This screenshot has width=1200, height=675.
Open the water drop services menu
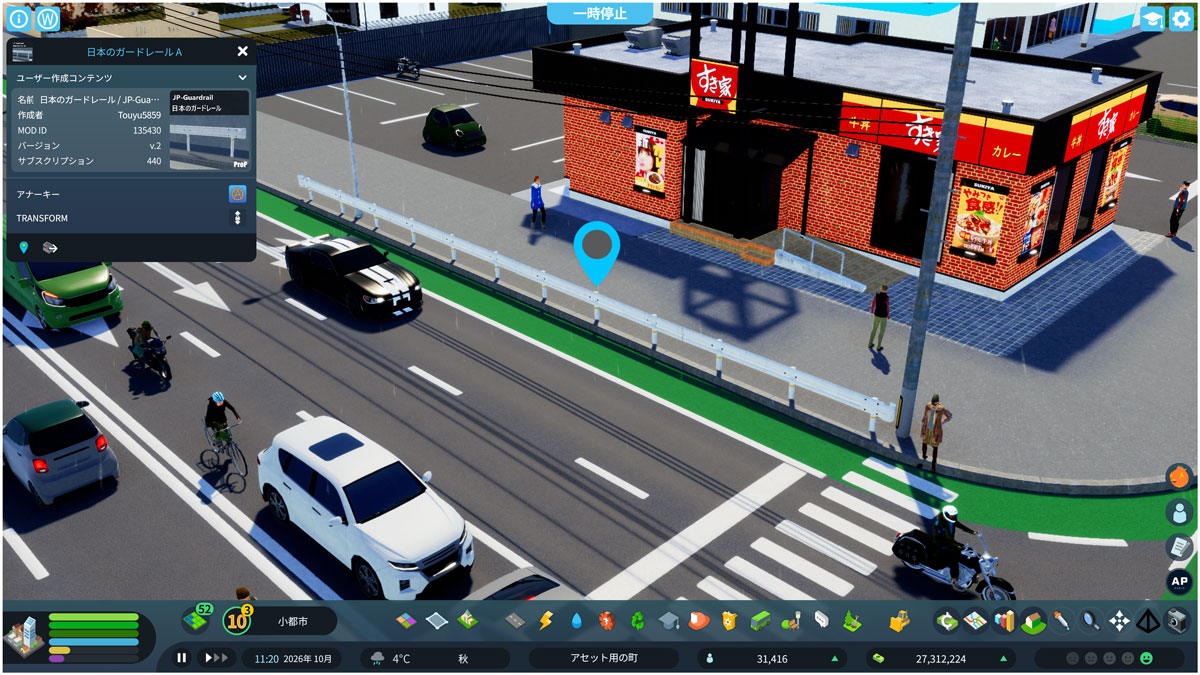(576, 621)
